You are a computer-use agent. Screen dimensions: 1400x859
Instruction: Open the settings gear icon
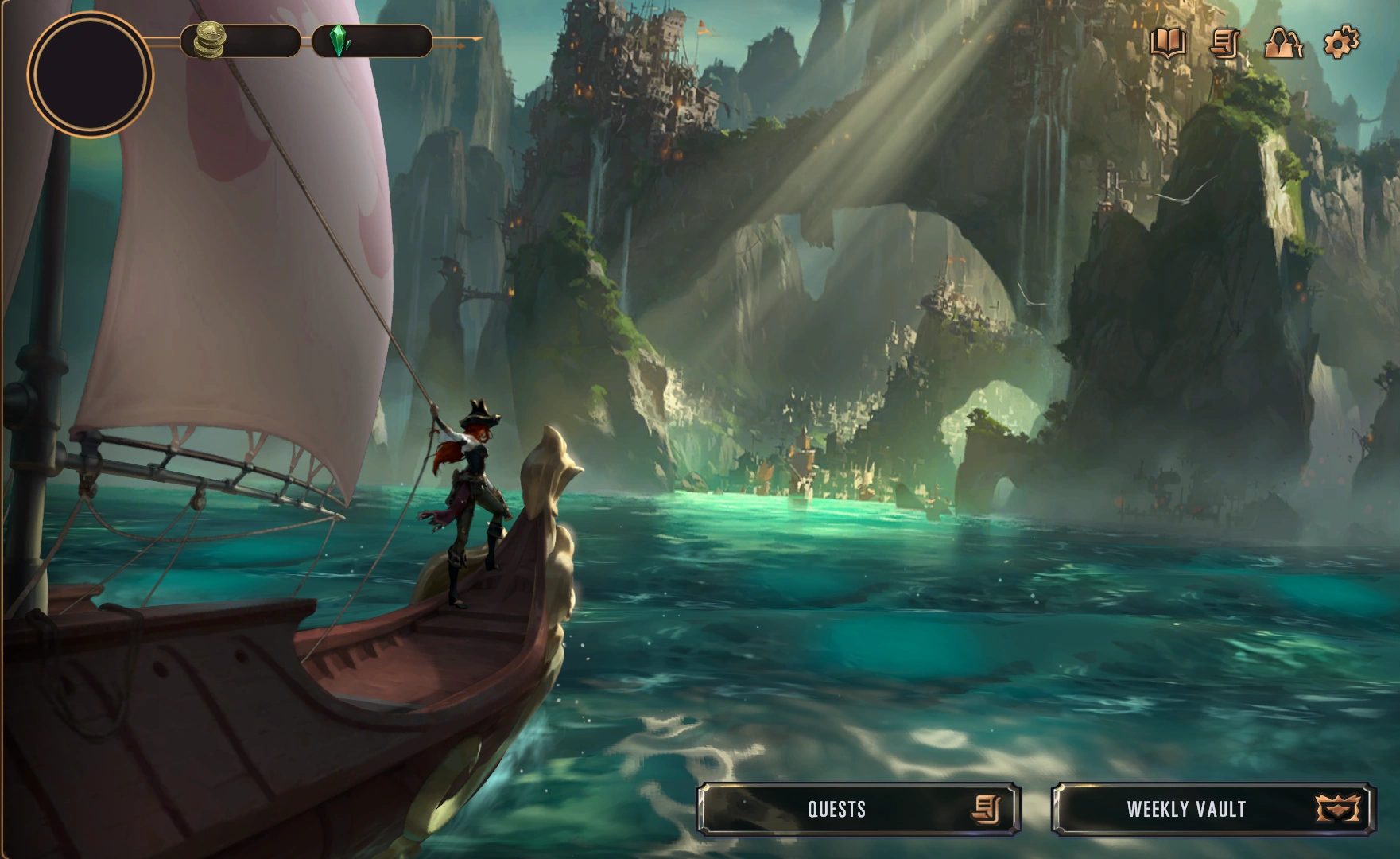1340,42
